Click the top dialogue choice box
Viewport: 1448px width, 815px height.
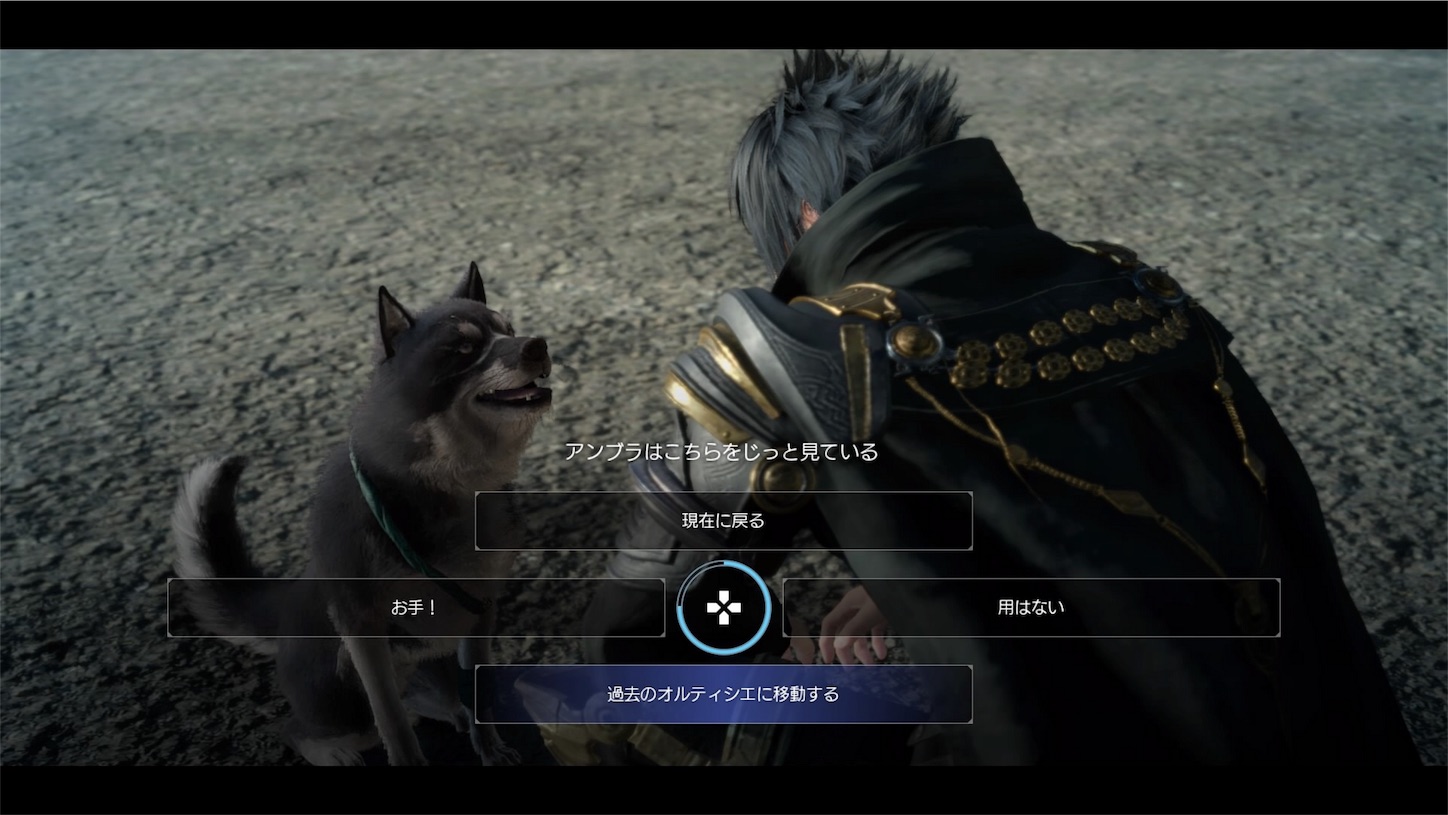pos(723,521)
